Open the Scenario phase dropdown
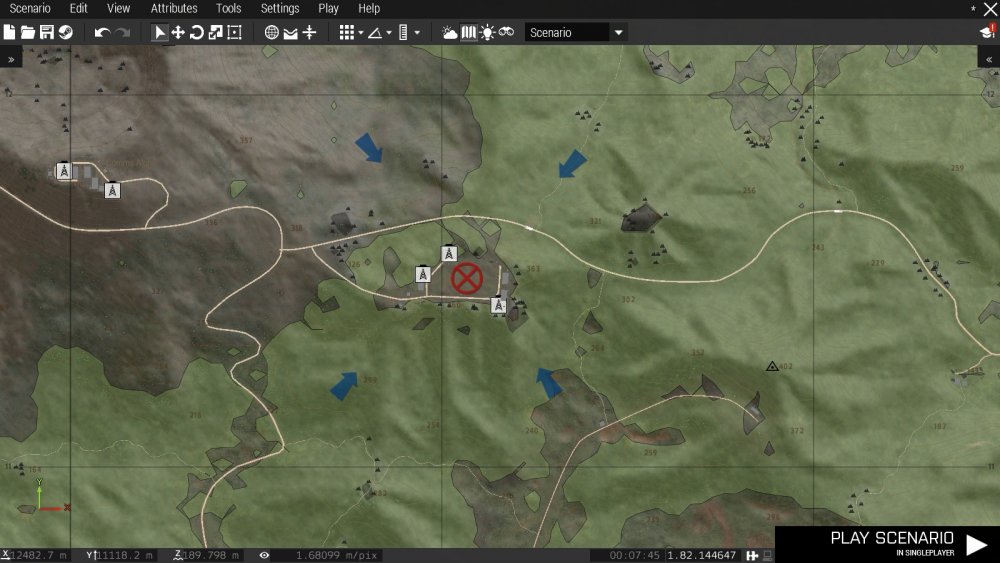 575,33
